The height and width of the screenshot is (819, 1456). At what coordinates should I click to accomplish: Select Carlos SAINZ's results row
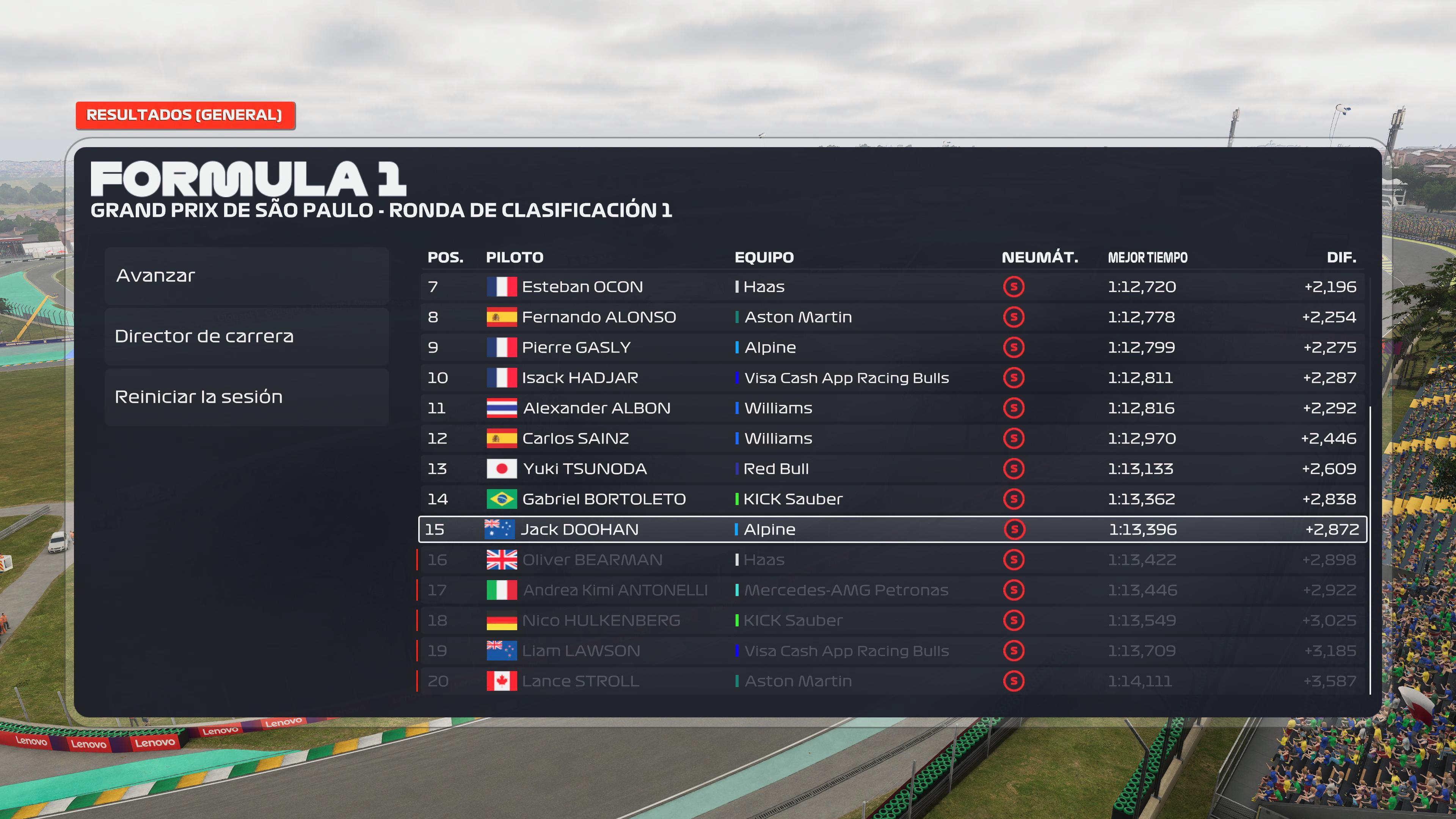pyautogui.click(x=892, y=439)
